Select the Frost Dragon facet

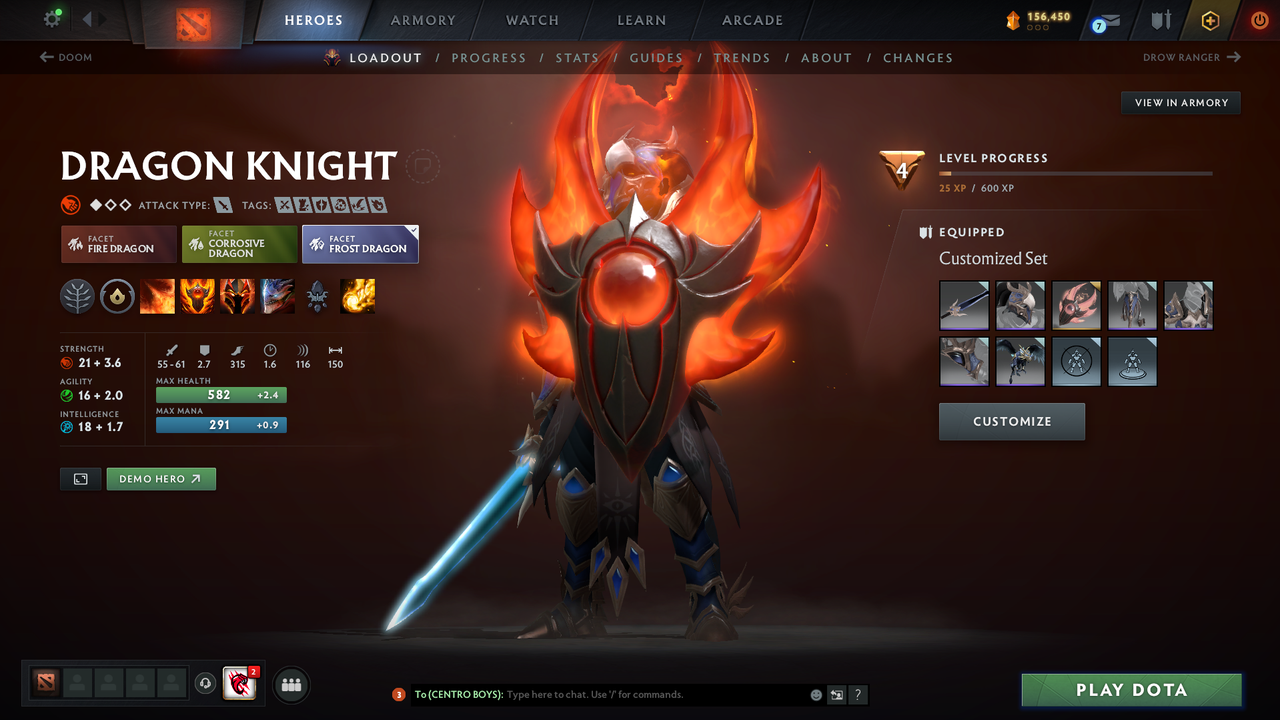coord(360,244)
